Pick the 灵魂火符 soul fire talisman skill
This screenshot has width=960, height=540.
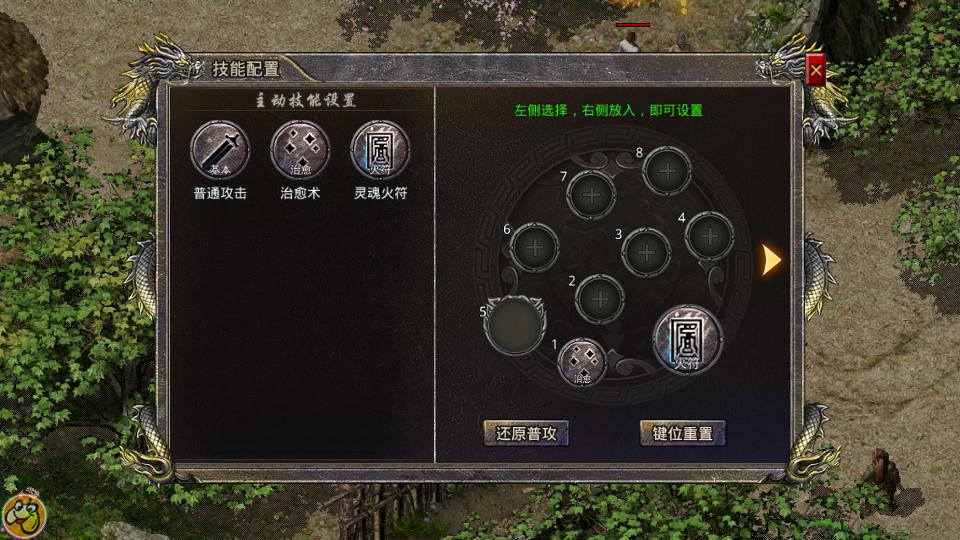[x=380, y=150]
